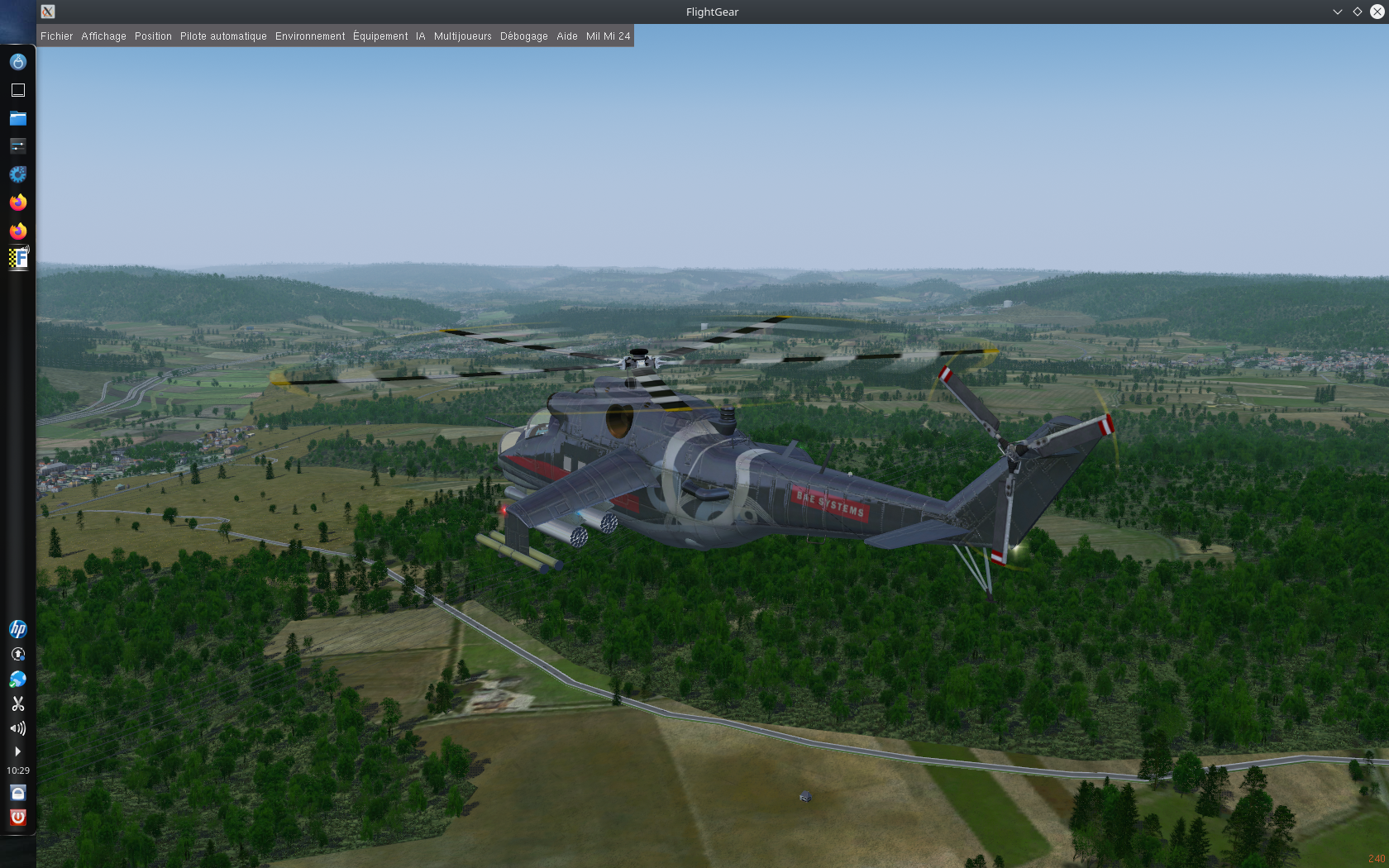Close the FlightGear window
Screen dimensions: 1389x868
click(x=1377, y=12)
